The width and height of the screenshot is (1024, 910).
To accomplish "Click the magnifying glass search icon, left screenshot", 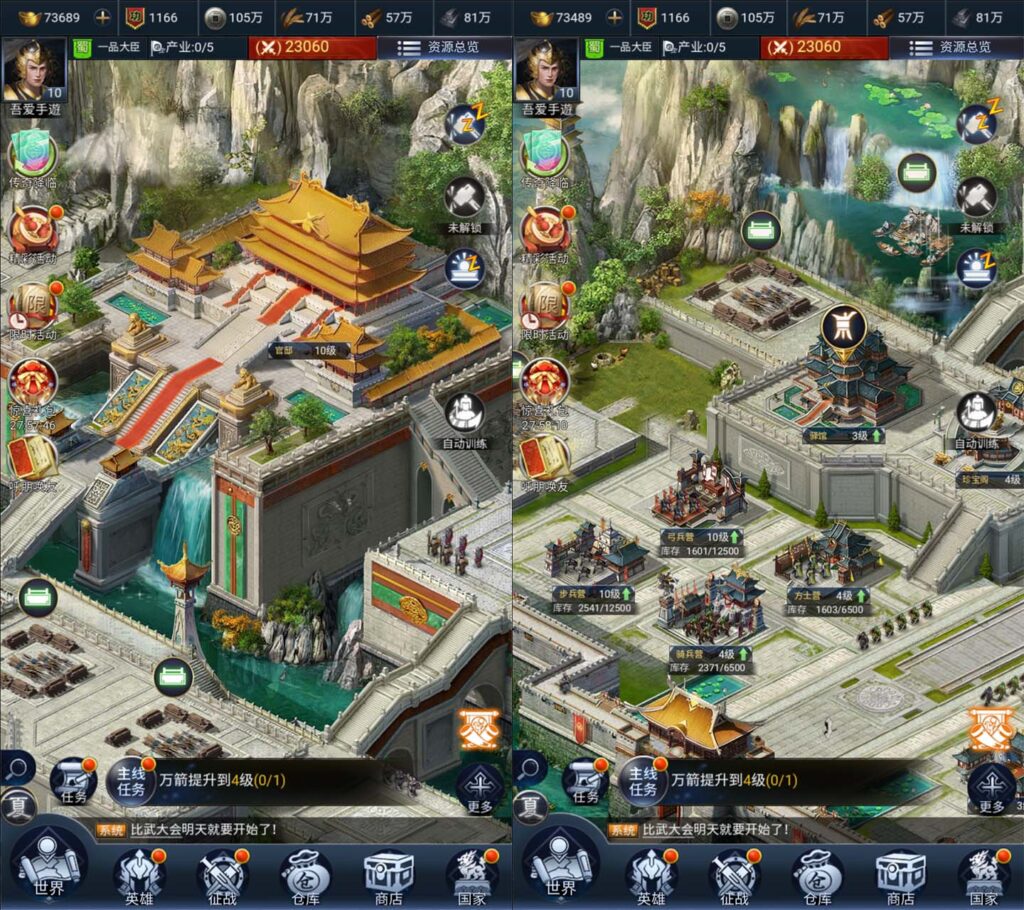I will [x=17, y=768].
